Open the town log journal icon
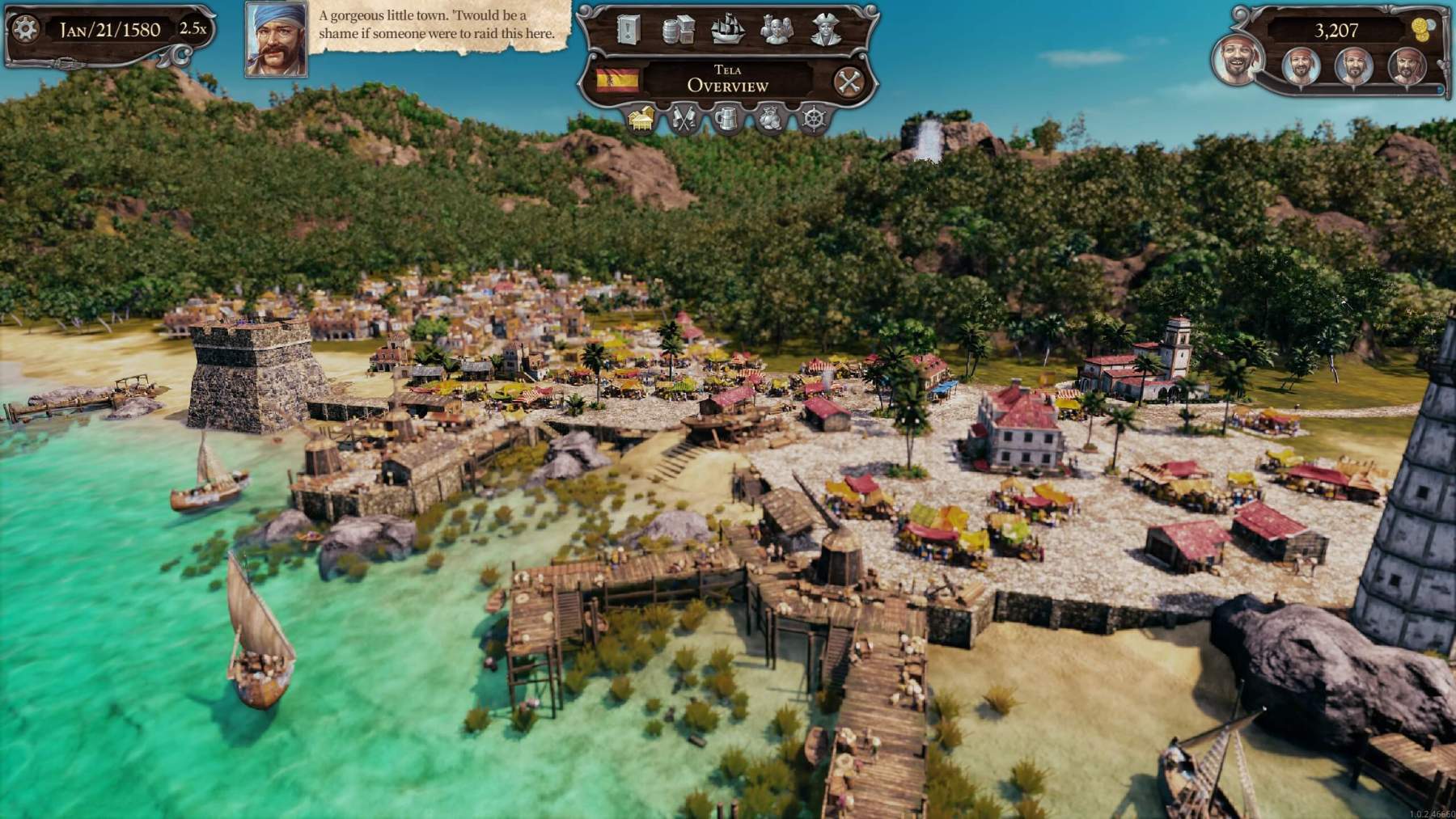This screenshot has width=1456, height=819. click(x=627, y=30)
